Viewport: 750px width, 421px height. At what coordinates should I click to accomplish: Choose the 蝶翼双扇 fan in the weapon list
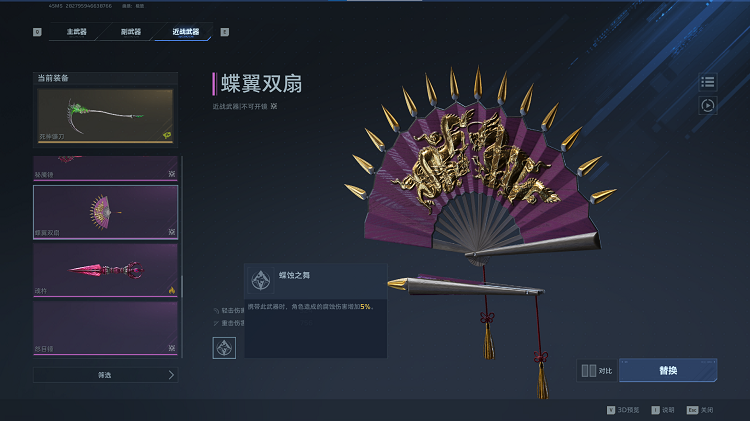pyautogui.click(x=105, y=212)
